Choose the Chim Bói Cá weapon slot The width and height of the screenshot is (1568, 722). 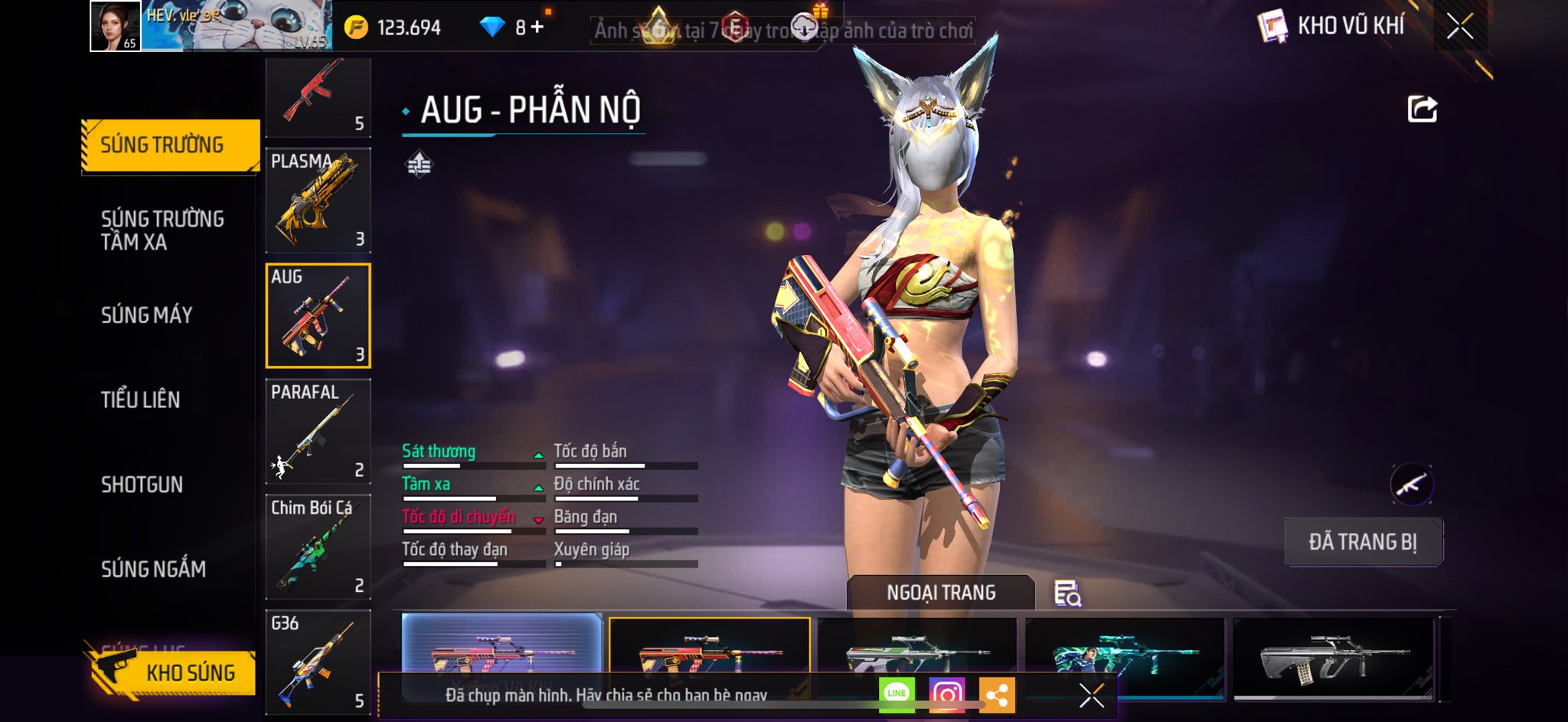click(318, 547)
